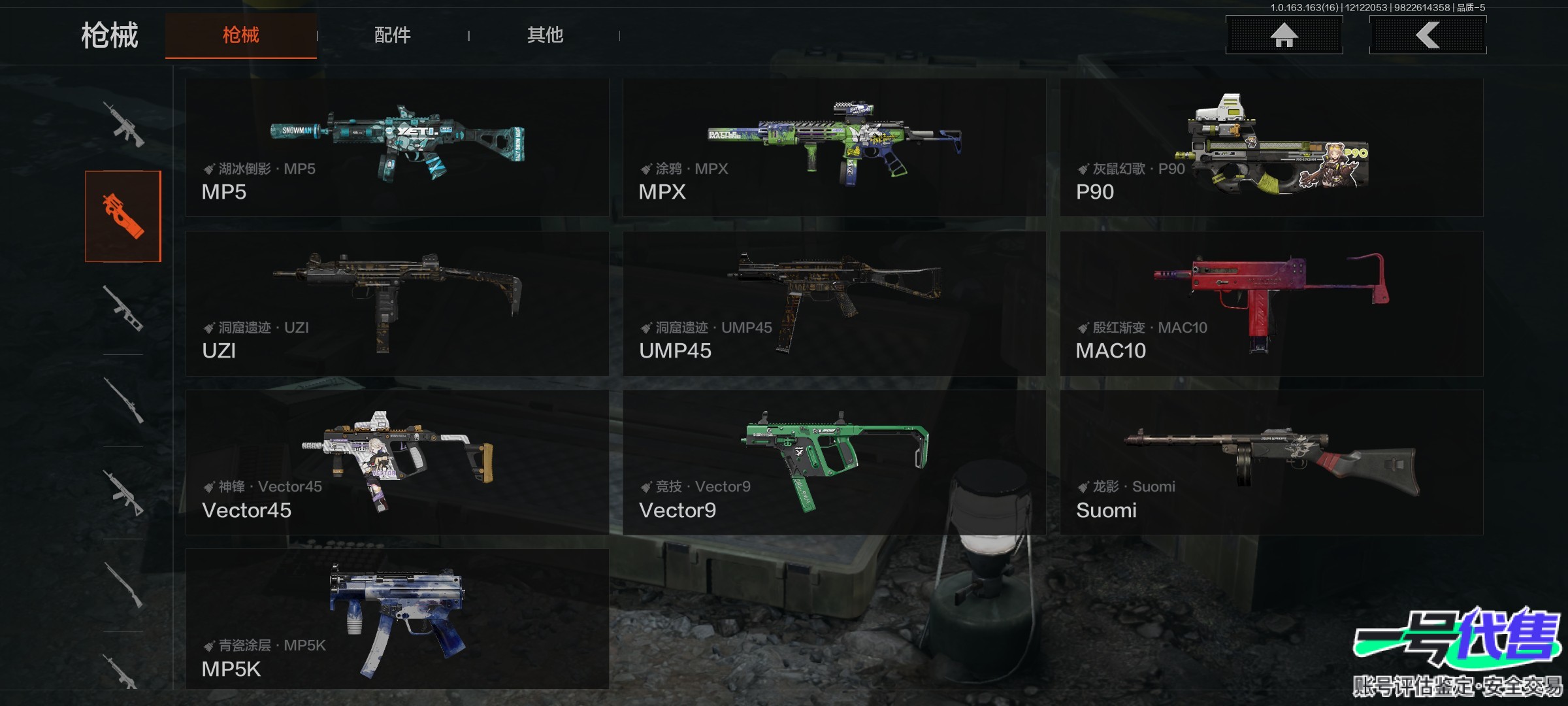Choose the red MAC10 tile
The width and height of the screenshot is (1568, 706).
pyautogui.click(x=1271, y=303)
